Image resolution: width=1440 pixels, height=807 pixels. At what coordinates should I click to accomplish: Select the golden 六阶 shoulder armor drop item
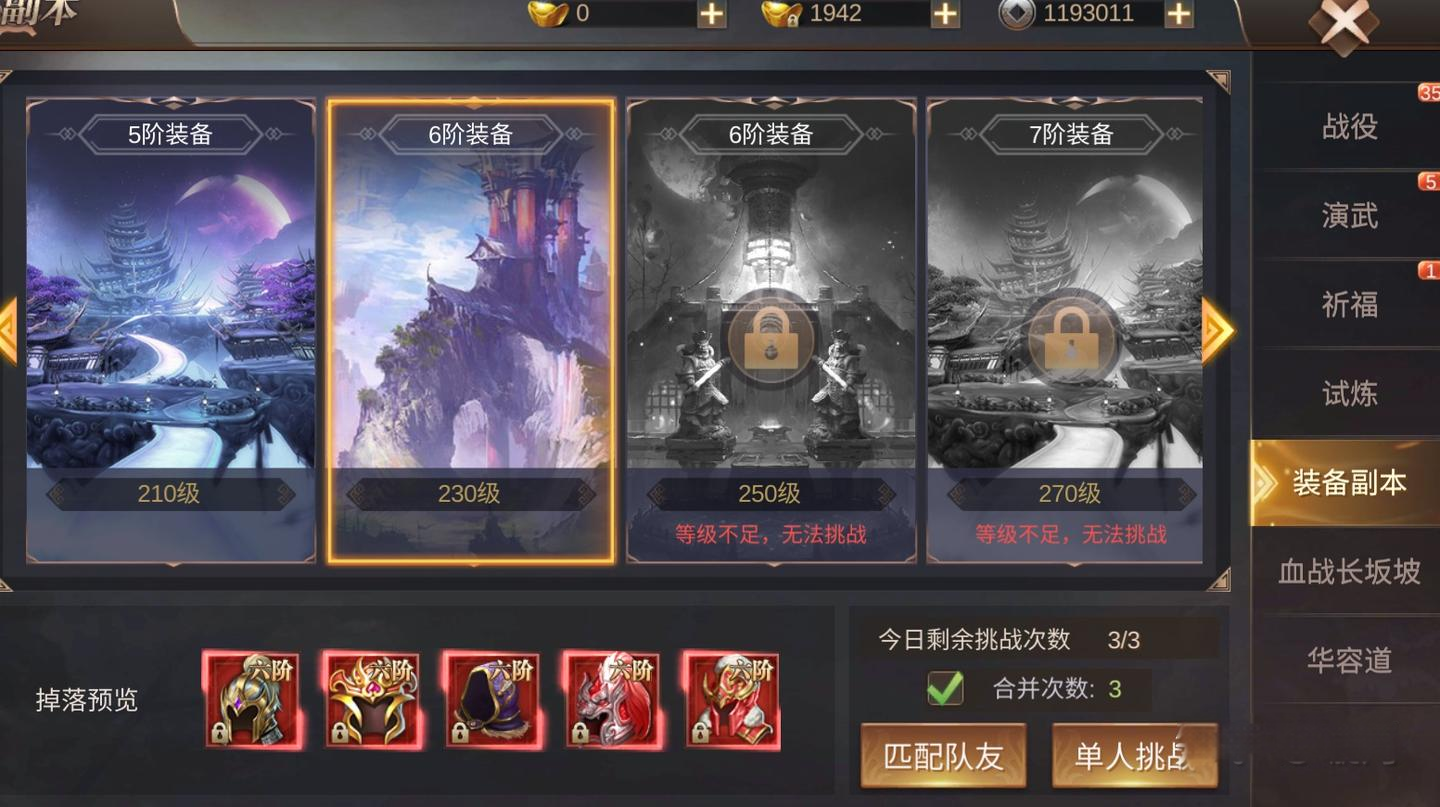pyautogui.click(x=373, y=701)
